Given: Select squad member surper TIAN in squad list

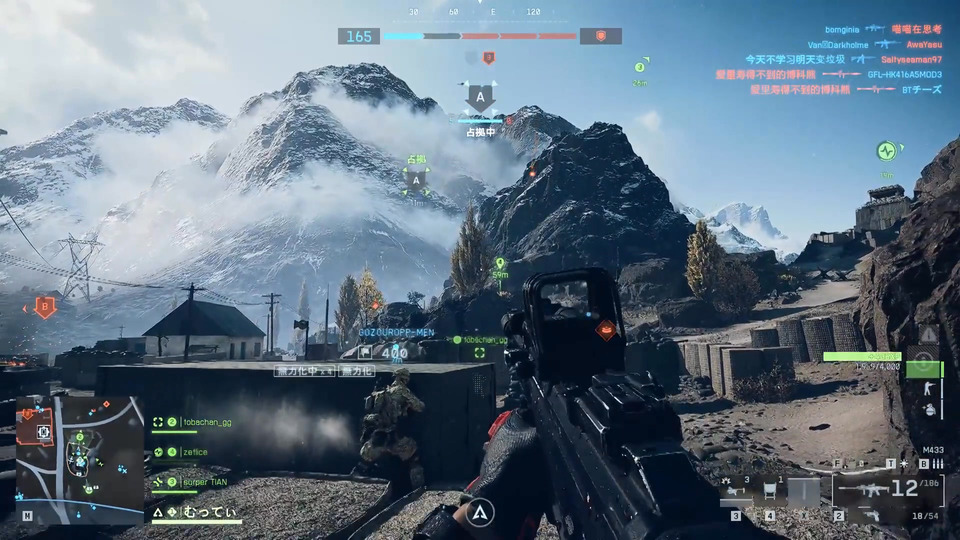Looking at the screenshot, I should point(207,481).
